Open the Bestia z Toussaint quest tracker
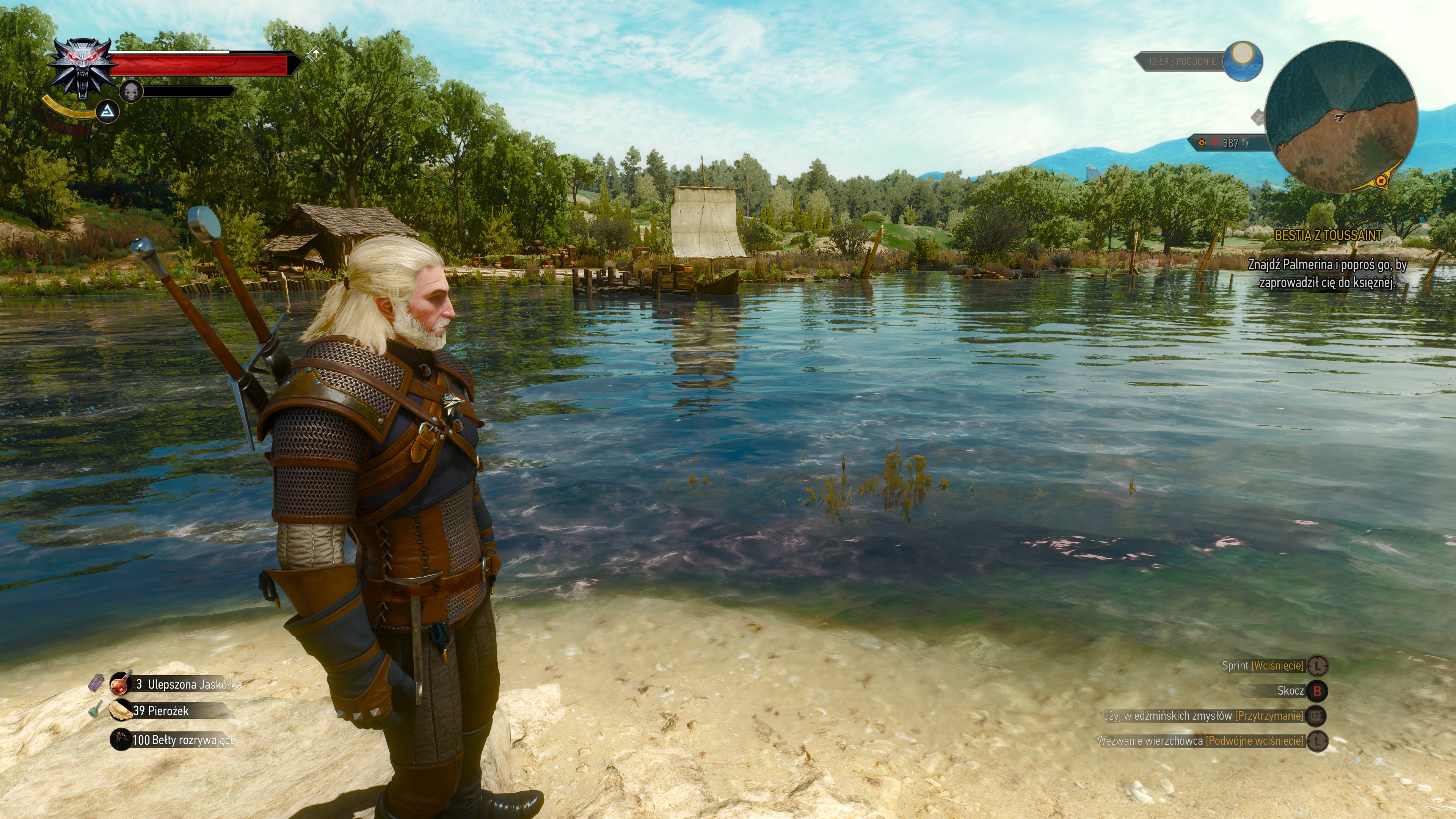 pyautogui.click(x=1328, y=236)
